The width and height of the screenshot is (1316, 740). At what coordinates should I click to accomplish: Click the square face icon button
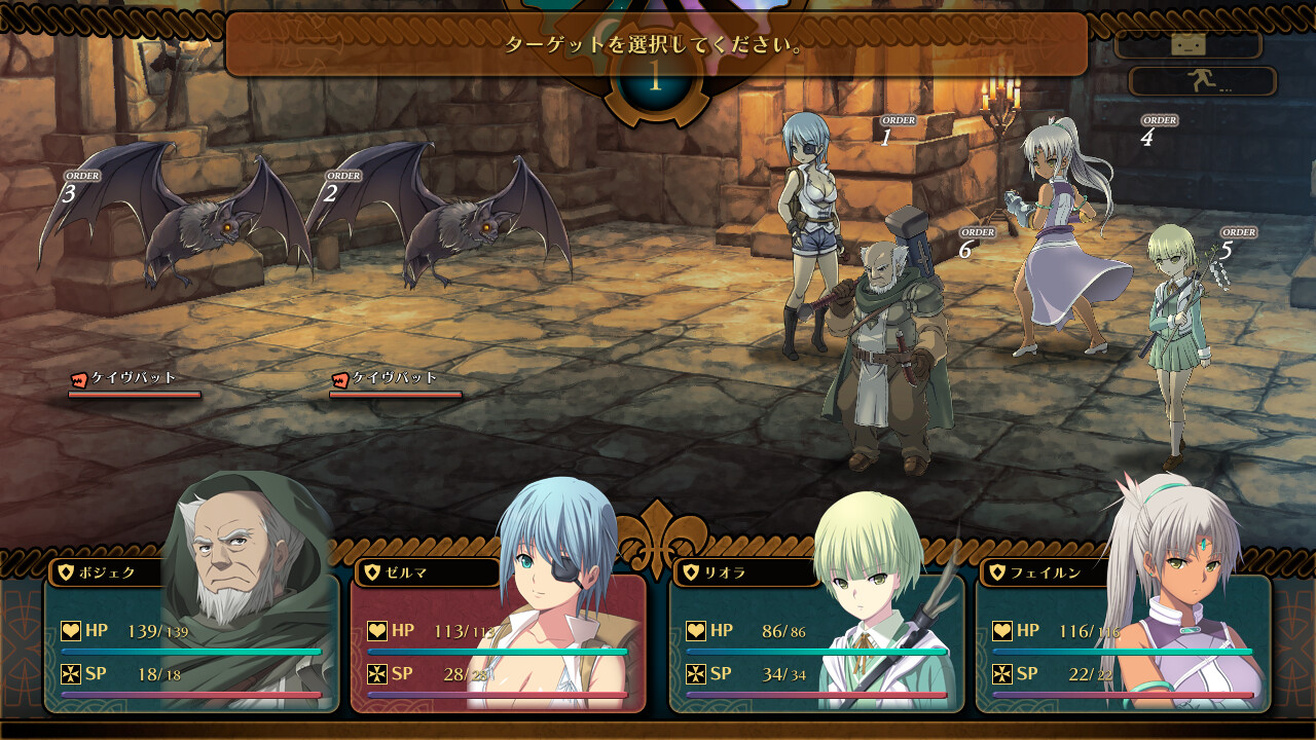tap(1188, 44)
